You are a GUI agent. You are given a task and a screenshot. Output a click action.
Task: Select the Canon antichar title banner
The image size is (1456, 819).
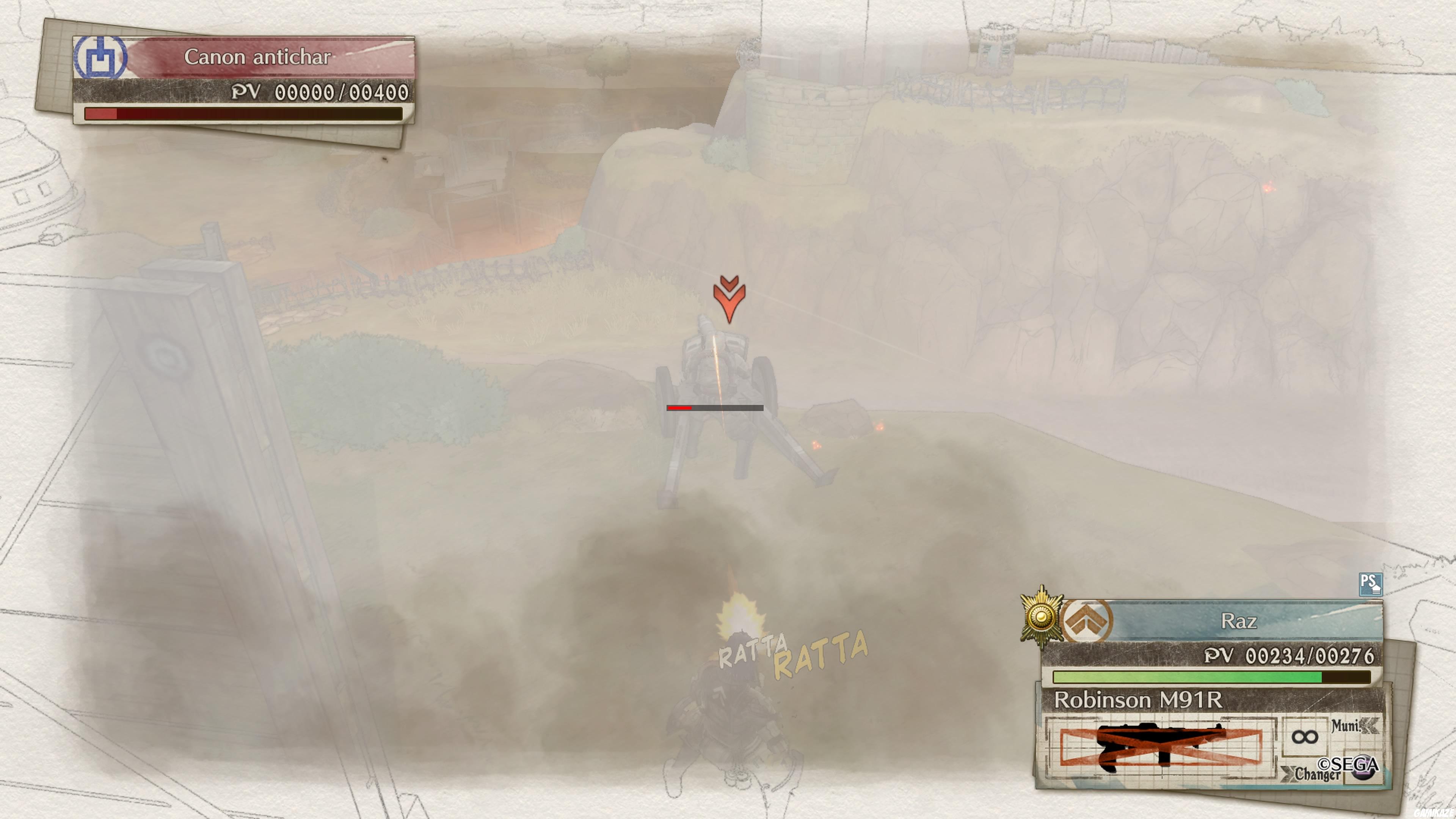(x=260, y=57)
